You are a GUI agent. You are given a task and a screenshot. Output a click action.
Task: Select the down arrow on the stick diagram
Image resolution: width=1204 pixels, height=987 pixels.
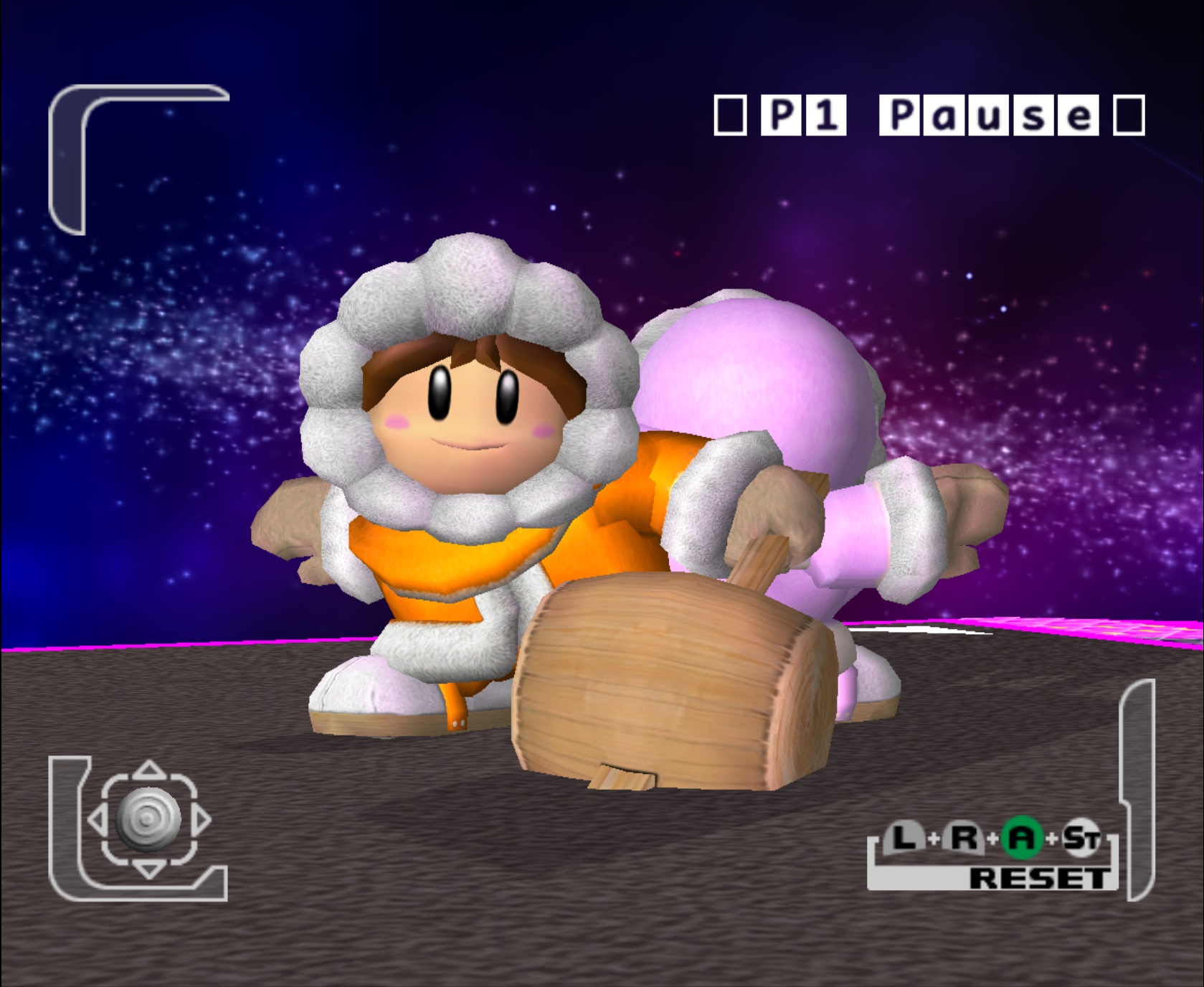pyautogui.click(x=149, y=871)
